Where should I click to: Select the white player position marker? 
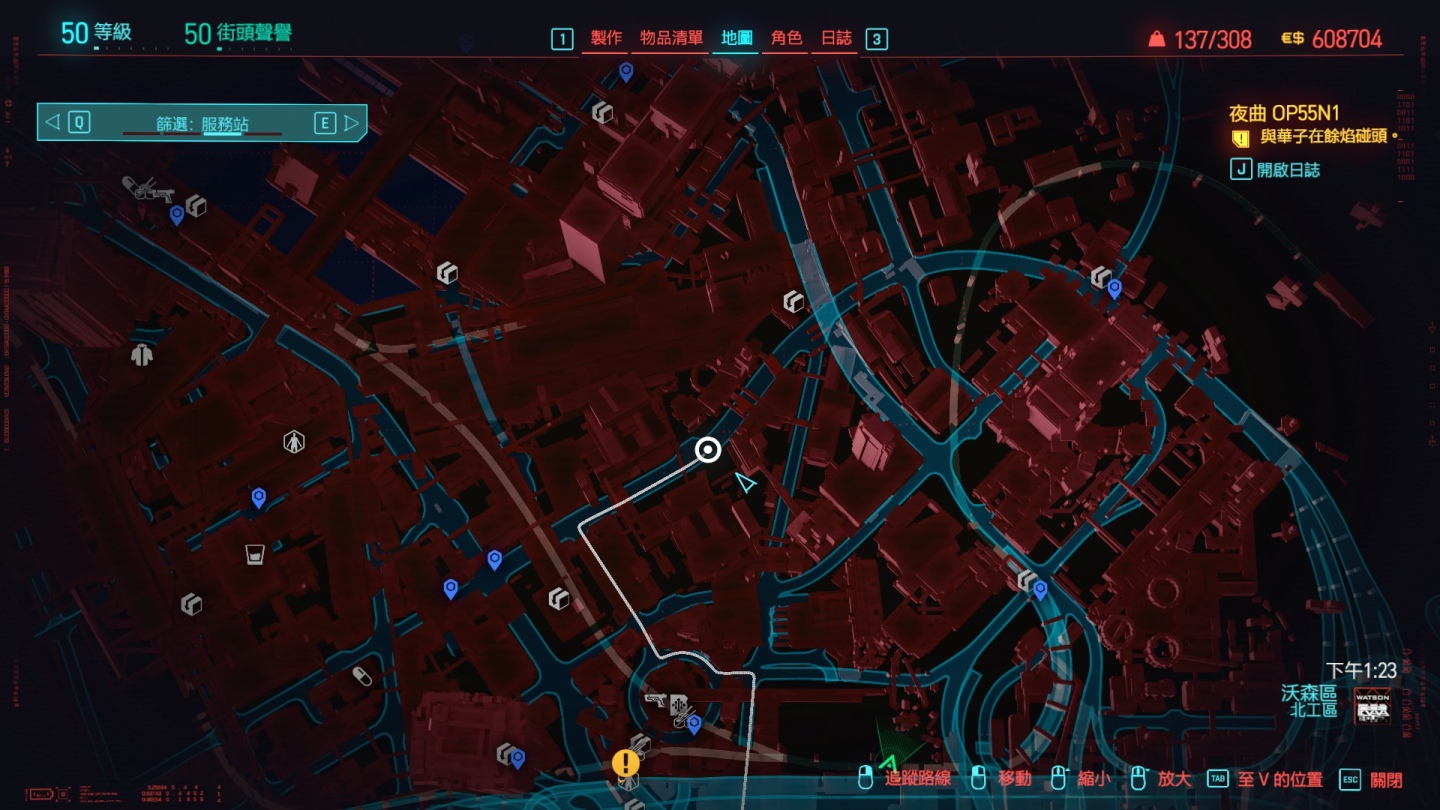(x=709, y=450)
